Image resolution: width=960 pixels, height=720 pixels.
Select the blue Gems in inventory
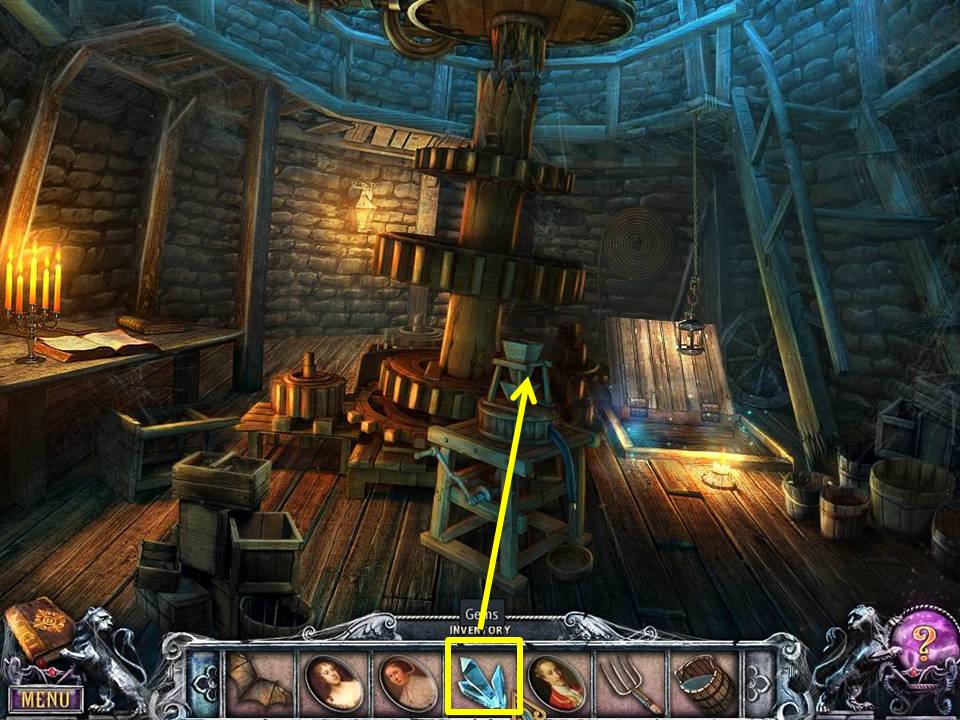tap(484, 678)
